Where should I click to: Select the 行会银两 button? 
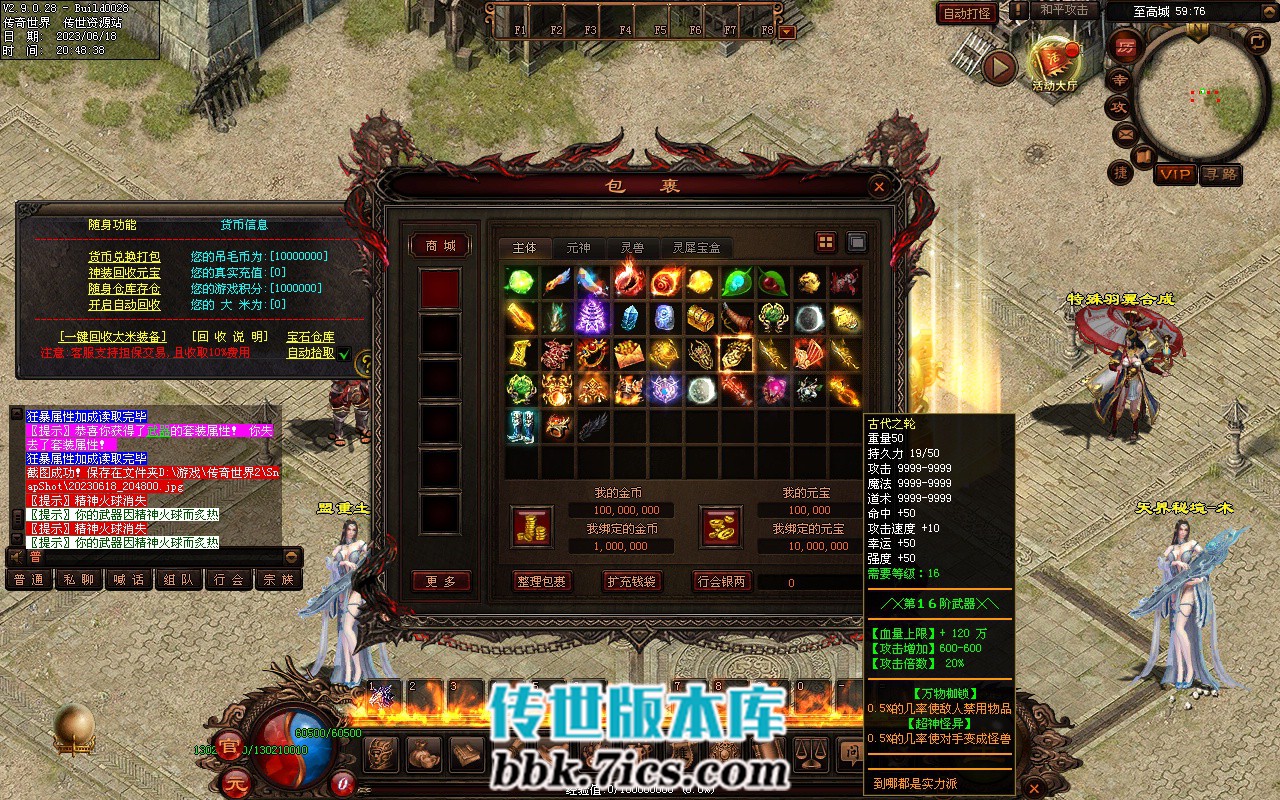click(x=721, y=581)
